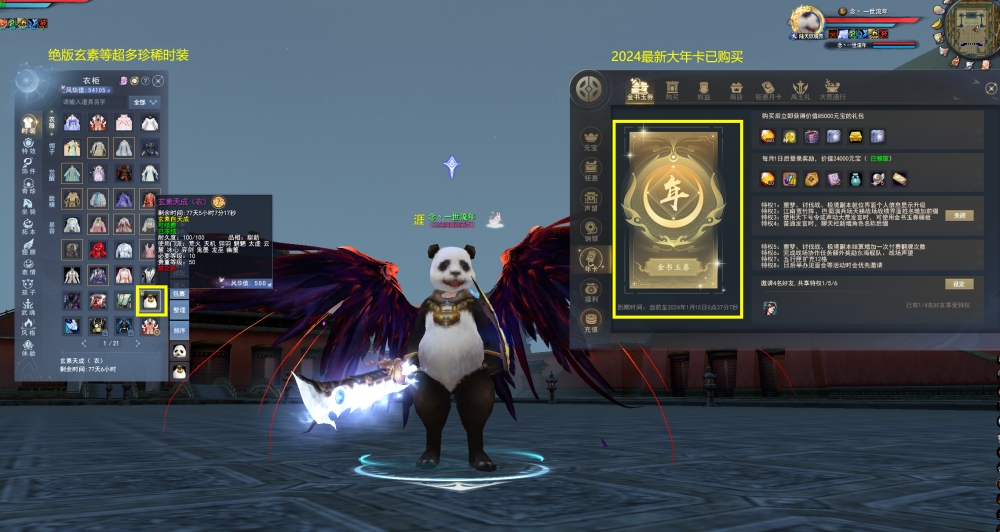Click the 关闭 privilege toggle button
This screenshot has height=532, width=1000.
pos(958,215)
